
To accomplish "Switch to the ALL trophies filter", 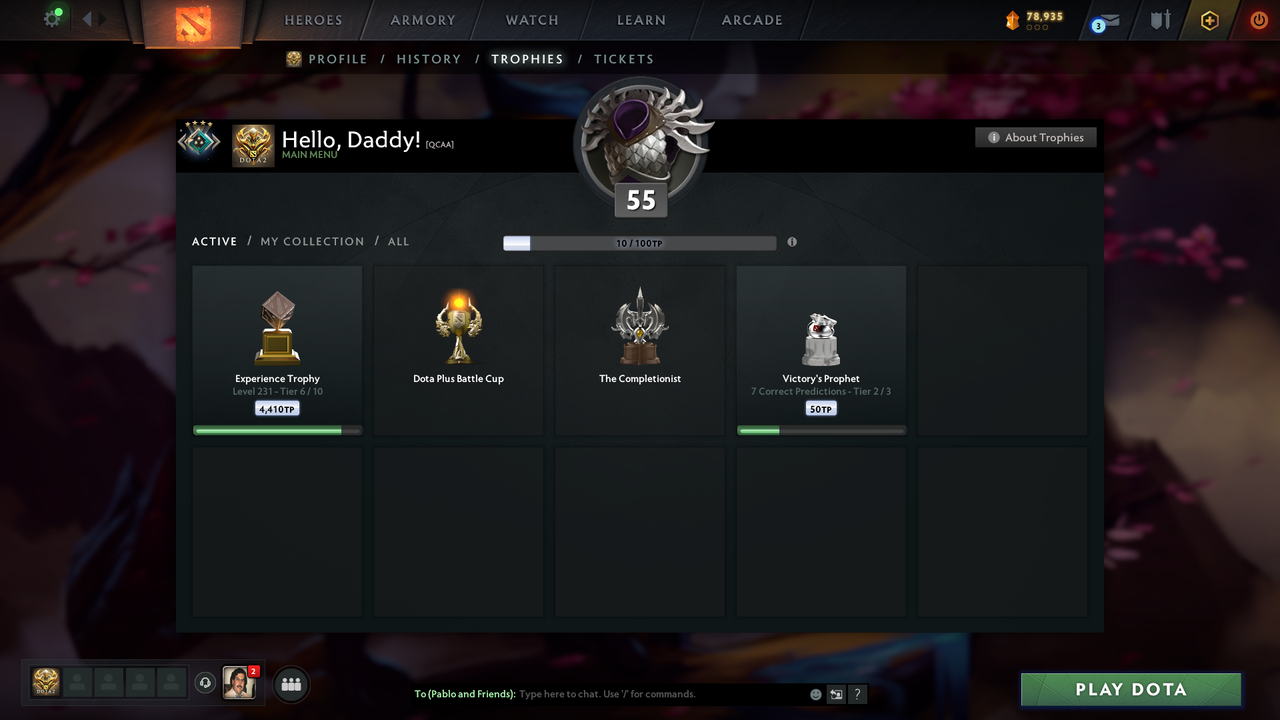I will (398, 241).
